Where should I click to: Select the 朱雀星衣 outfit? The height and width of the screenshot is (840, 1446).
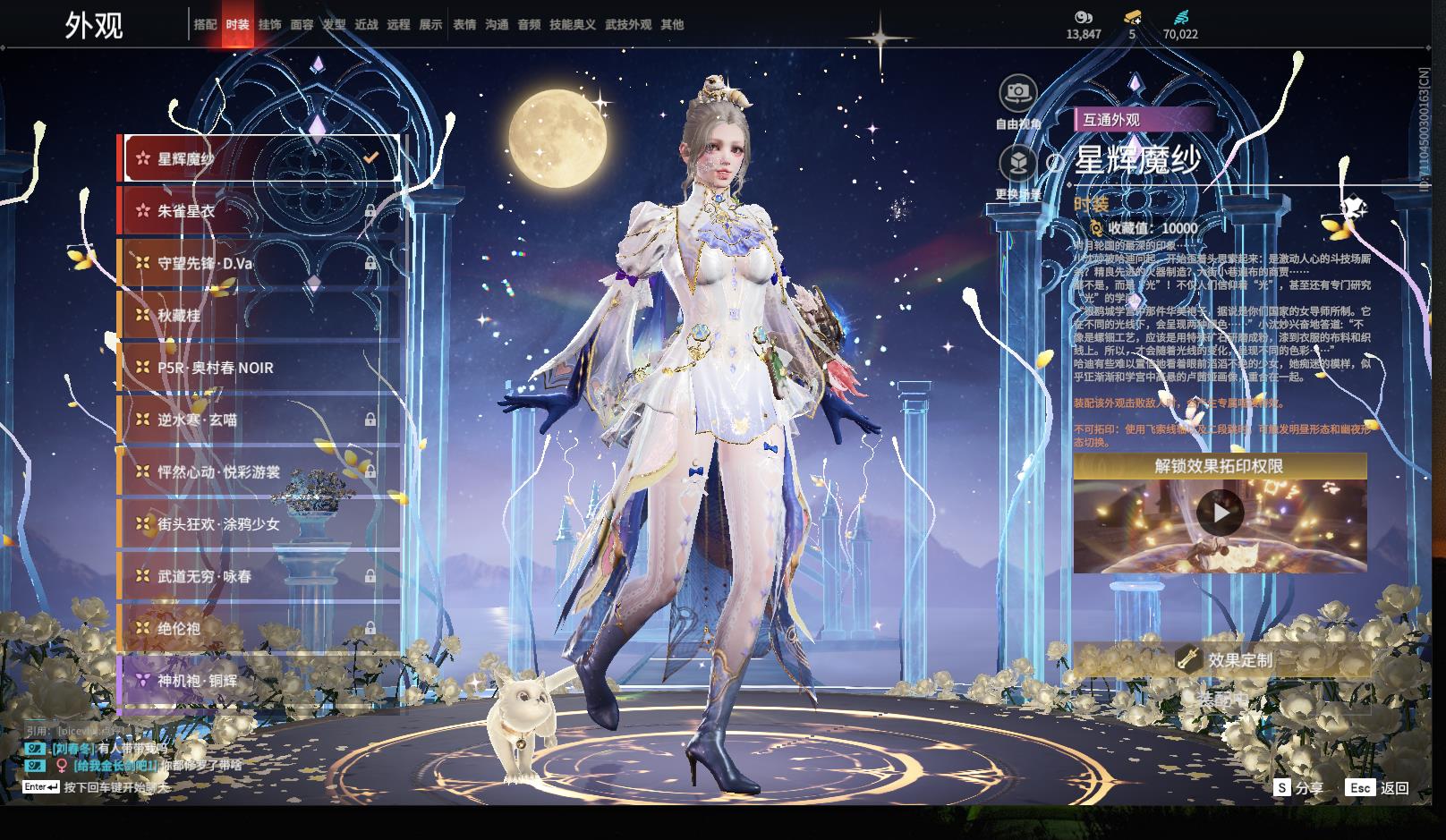[259, 211]
